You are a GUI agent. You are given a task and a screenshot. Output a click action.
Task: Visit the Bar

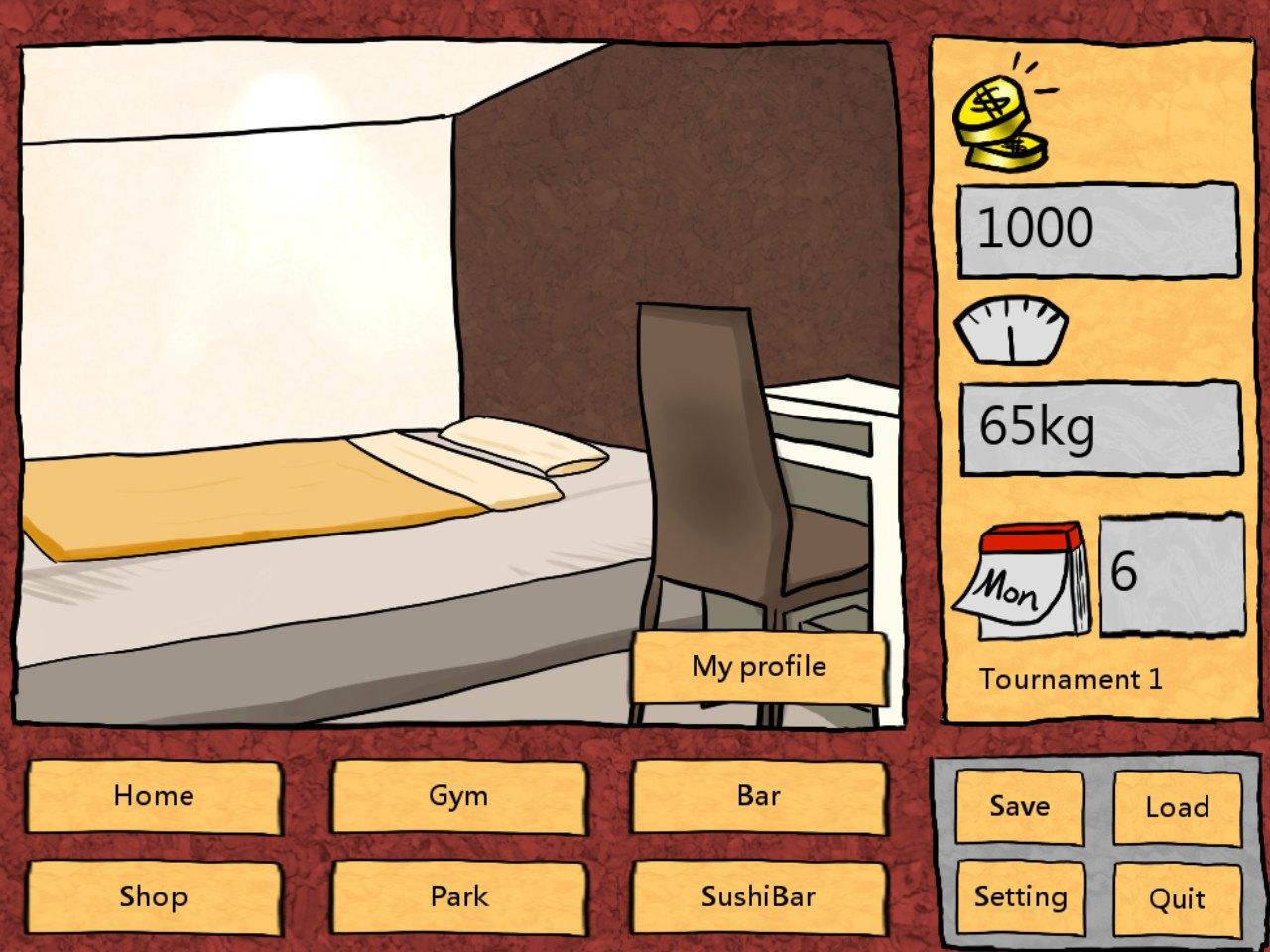(758, 795)
